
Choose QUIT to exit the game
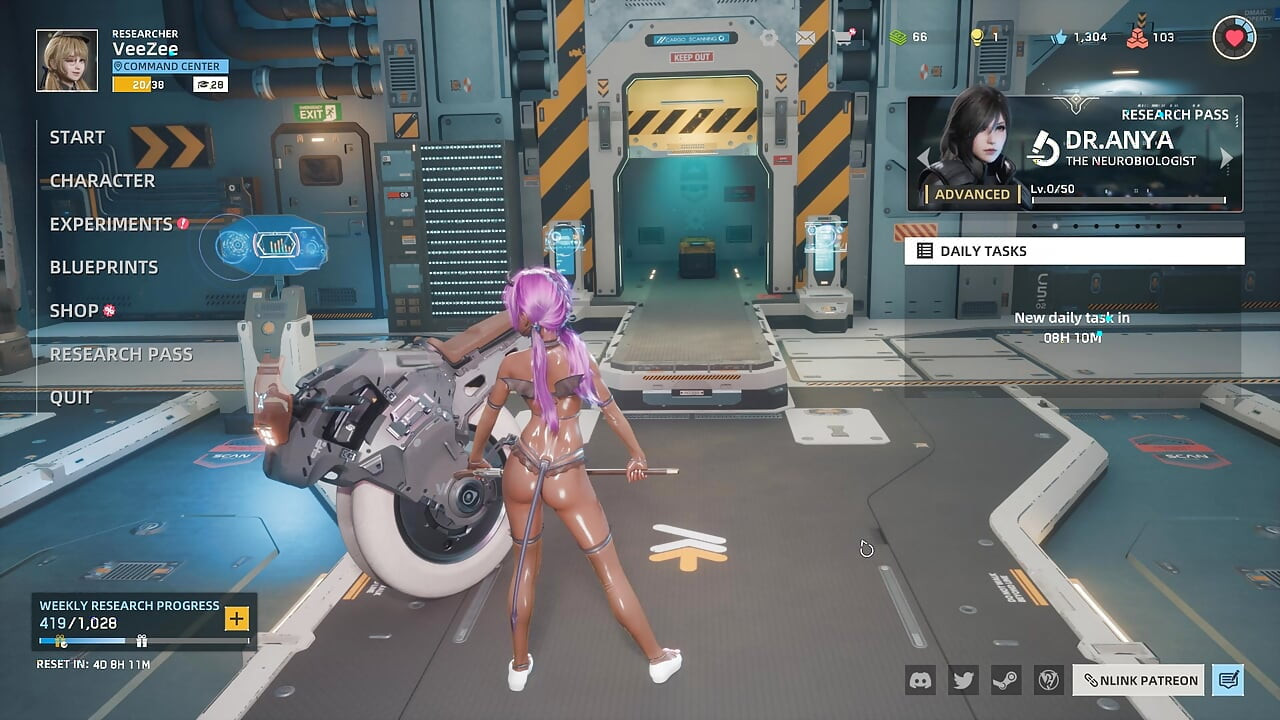point(71,397)
